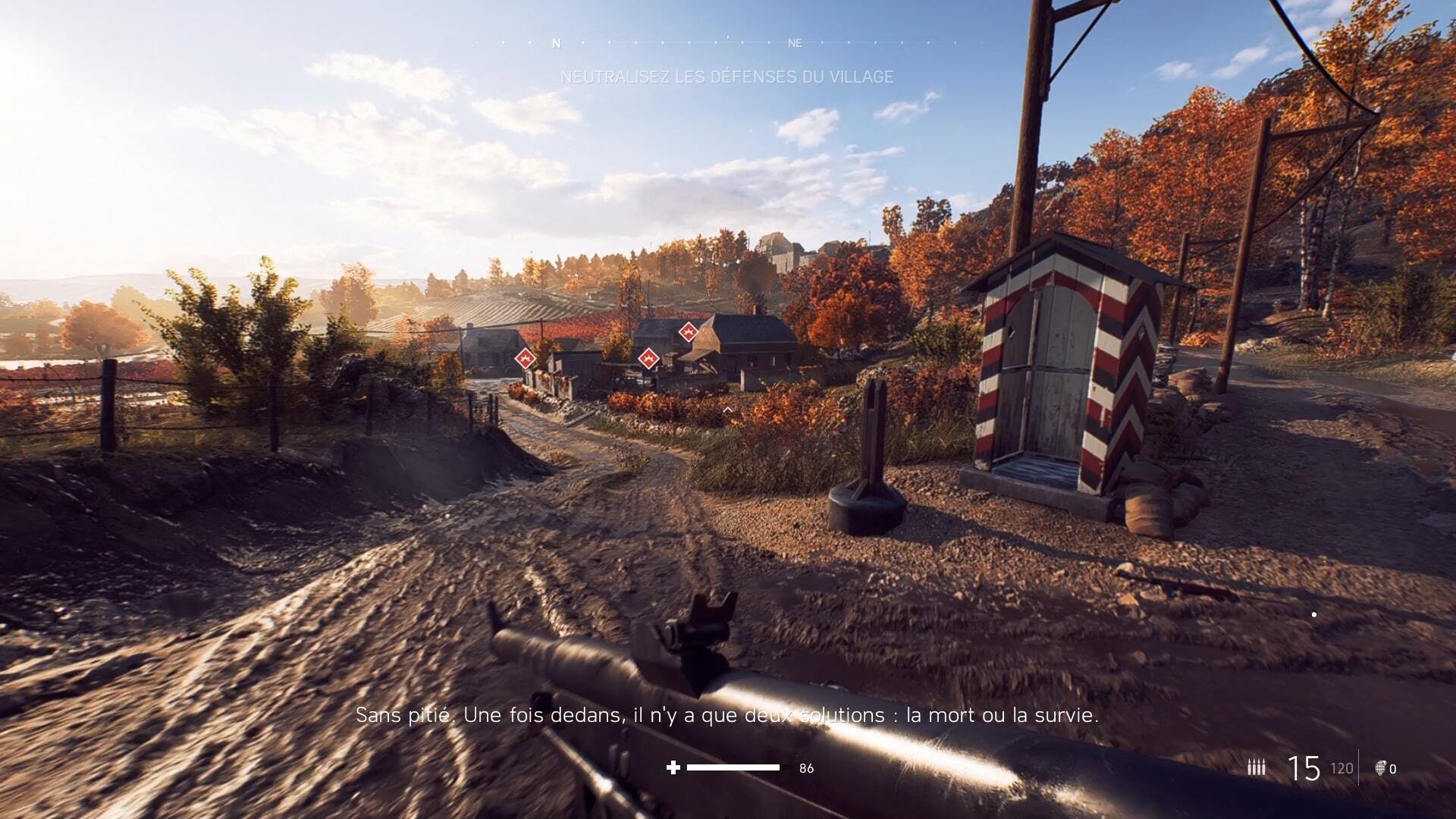The image size is (1456, 819).
Task: Click the grenade count icon
Action: [1380, 768]
